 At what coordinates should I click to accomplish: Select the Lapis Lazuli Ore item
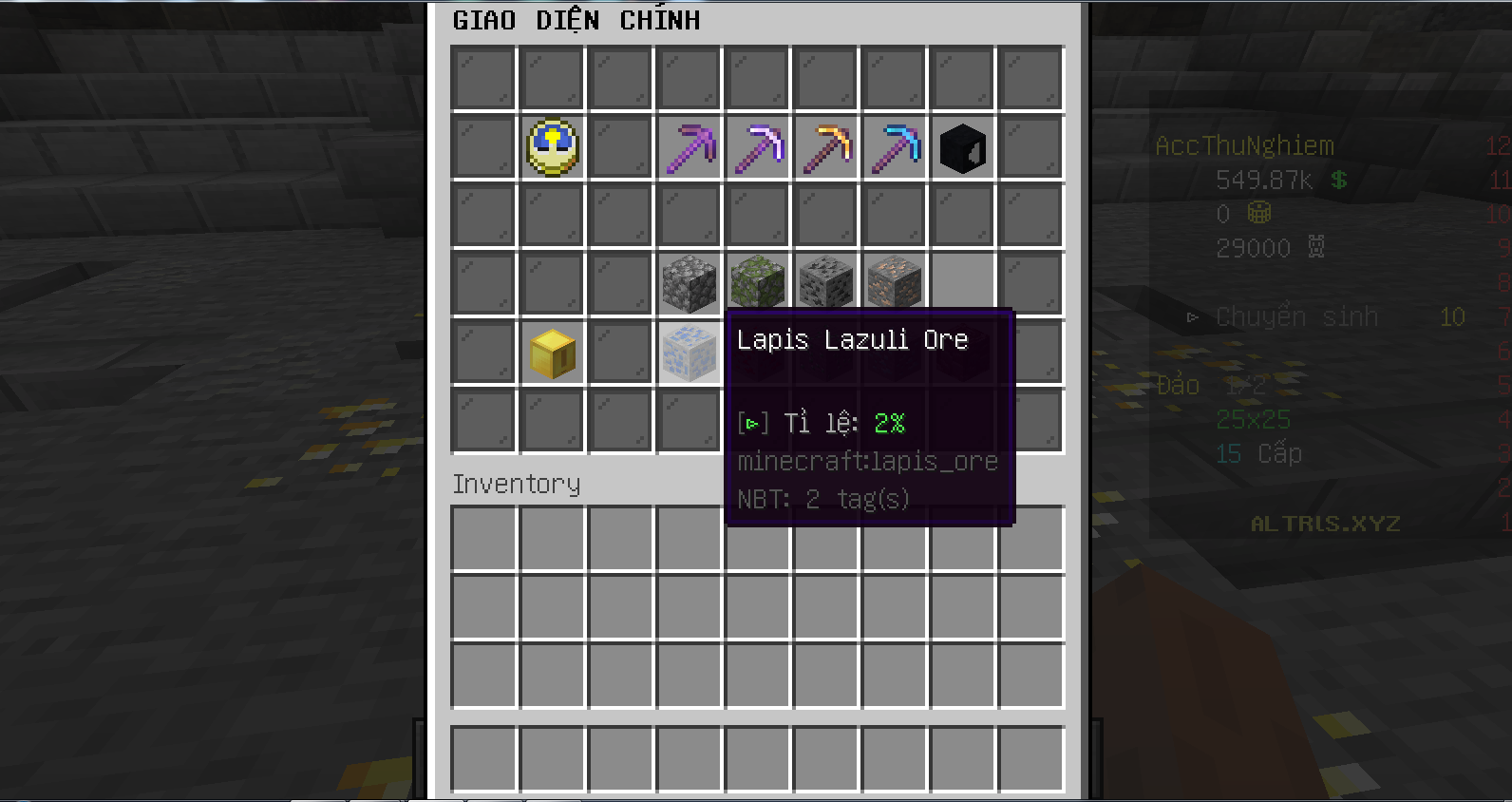(690, 351)
